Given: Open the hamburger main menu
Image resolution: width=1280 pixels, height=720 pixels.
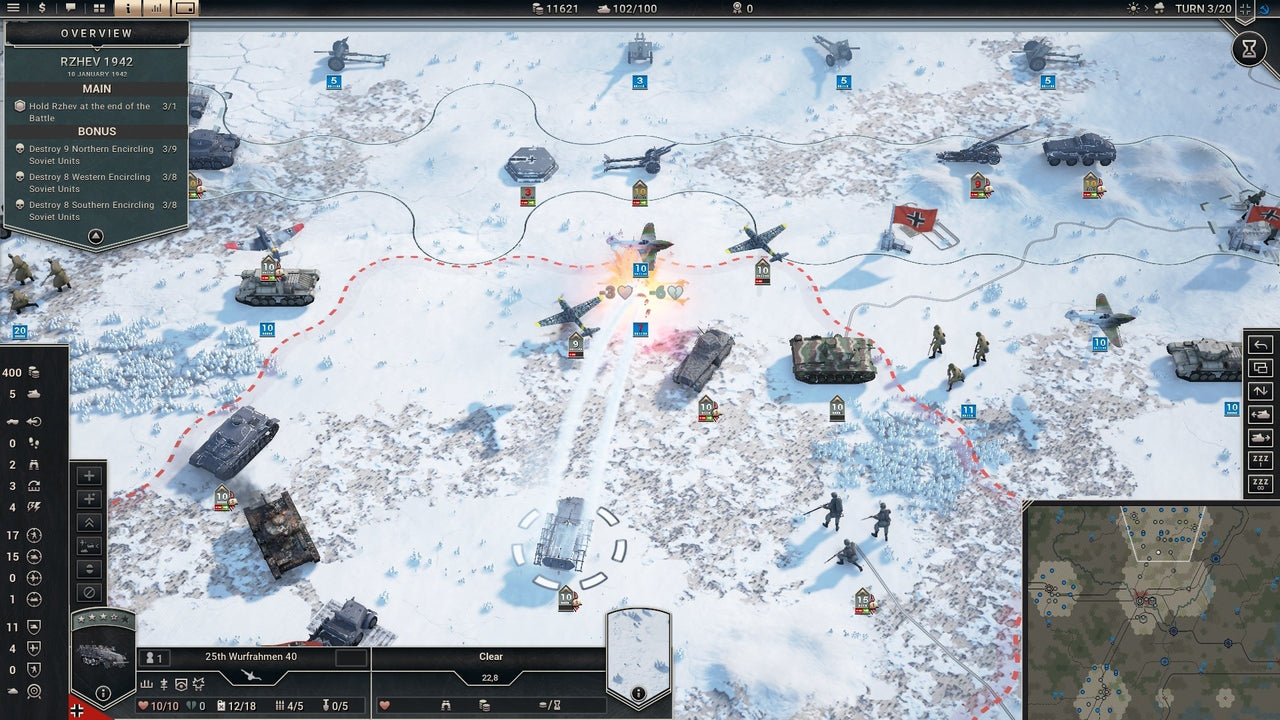Looking at the screenshot, I should (14, 8).
